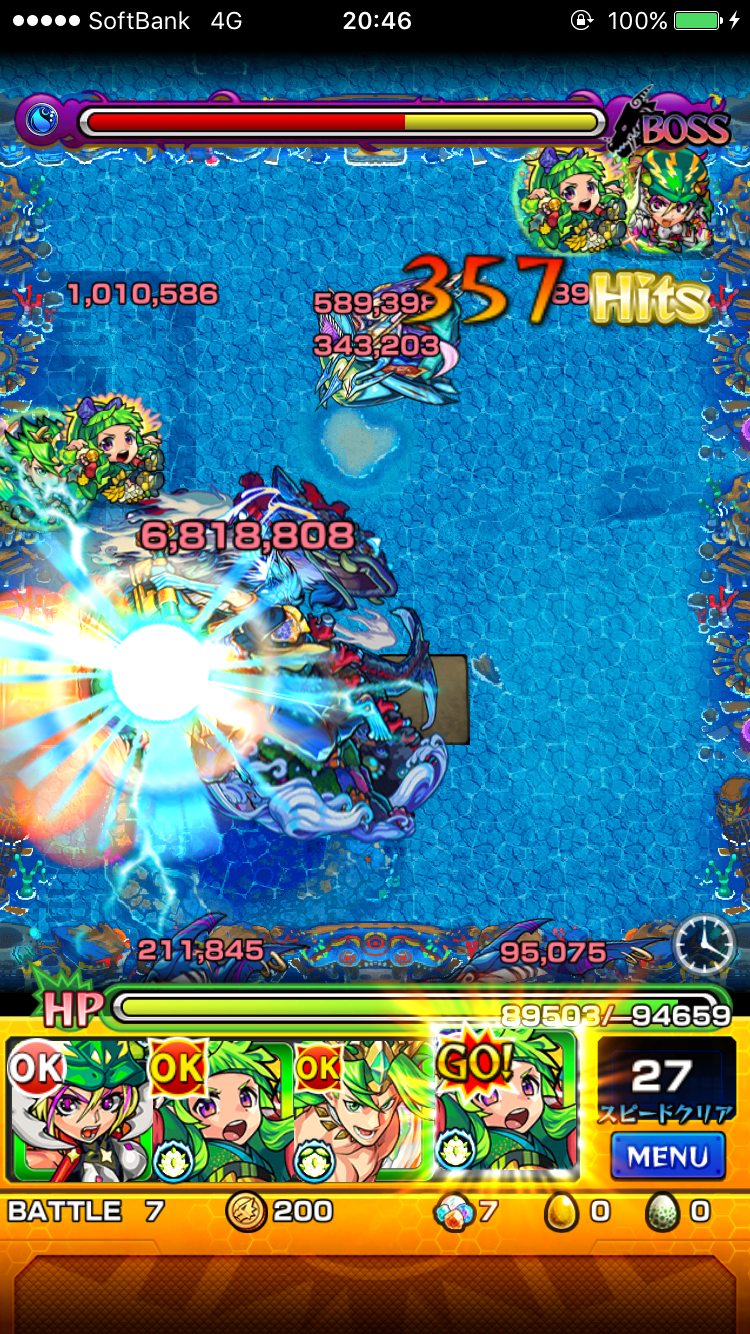
Task: Click the clock icon above the HP bar
Action: pyautogui.click(x=704, y=943)
